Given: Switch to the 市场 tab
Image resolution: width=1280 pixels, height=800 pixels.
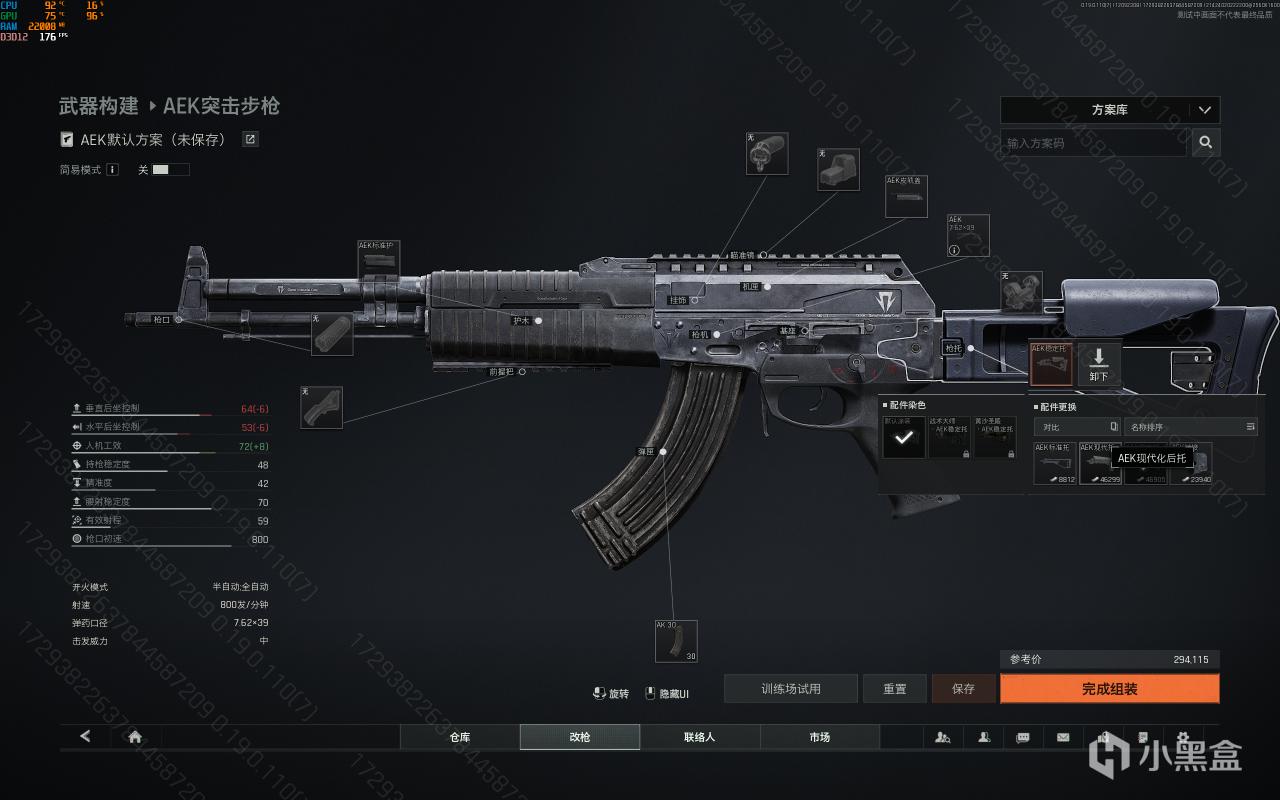Looking at the screenshot, I should (820, 737).
